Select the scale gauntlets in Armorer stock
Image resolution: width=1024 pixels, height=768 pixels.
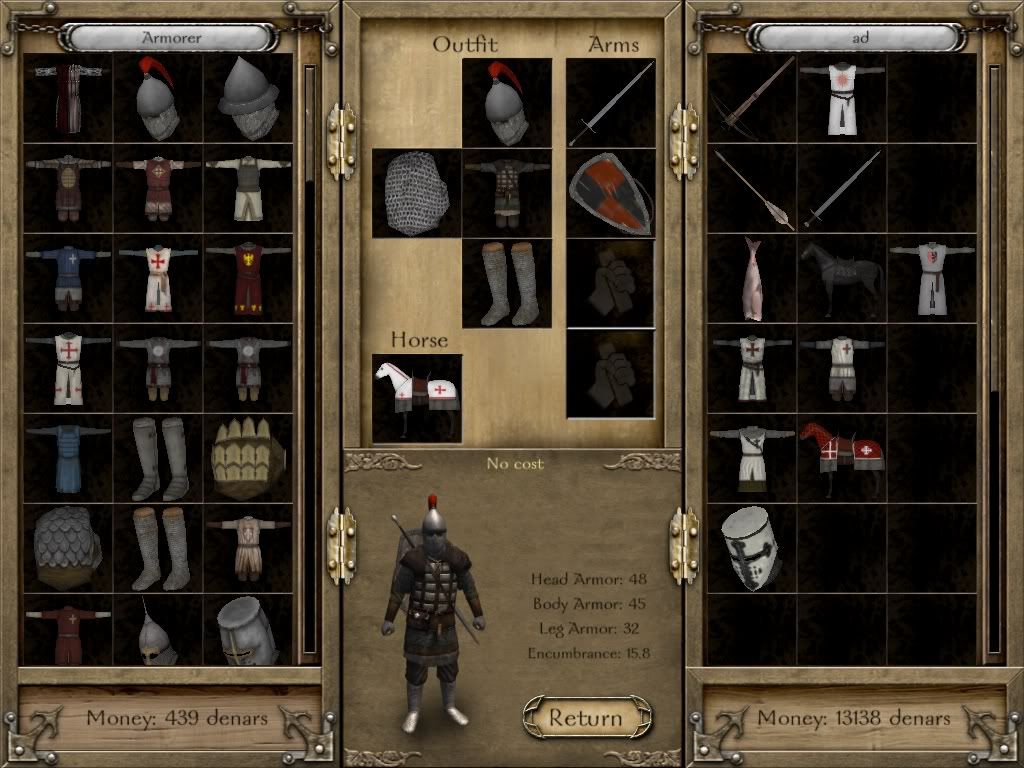tap(68, 548)
